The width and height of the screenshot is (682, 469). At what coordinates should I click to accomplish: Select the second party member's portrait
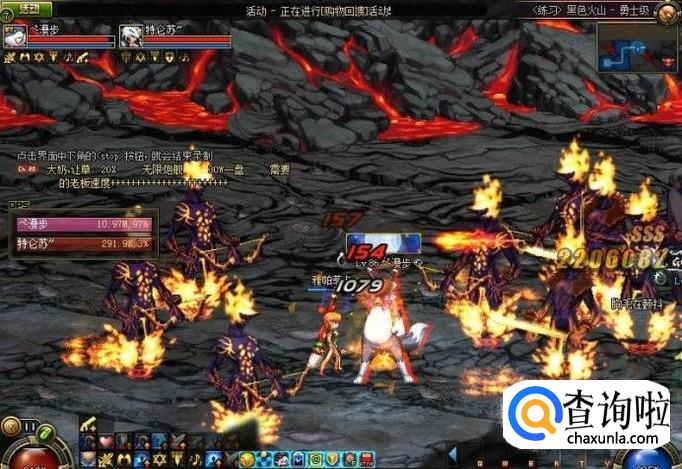pyautogui.click(x=132, y=37)
